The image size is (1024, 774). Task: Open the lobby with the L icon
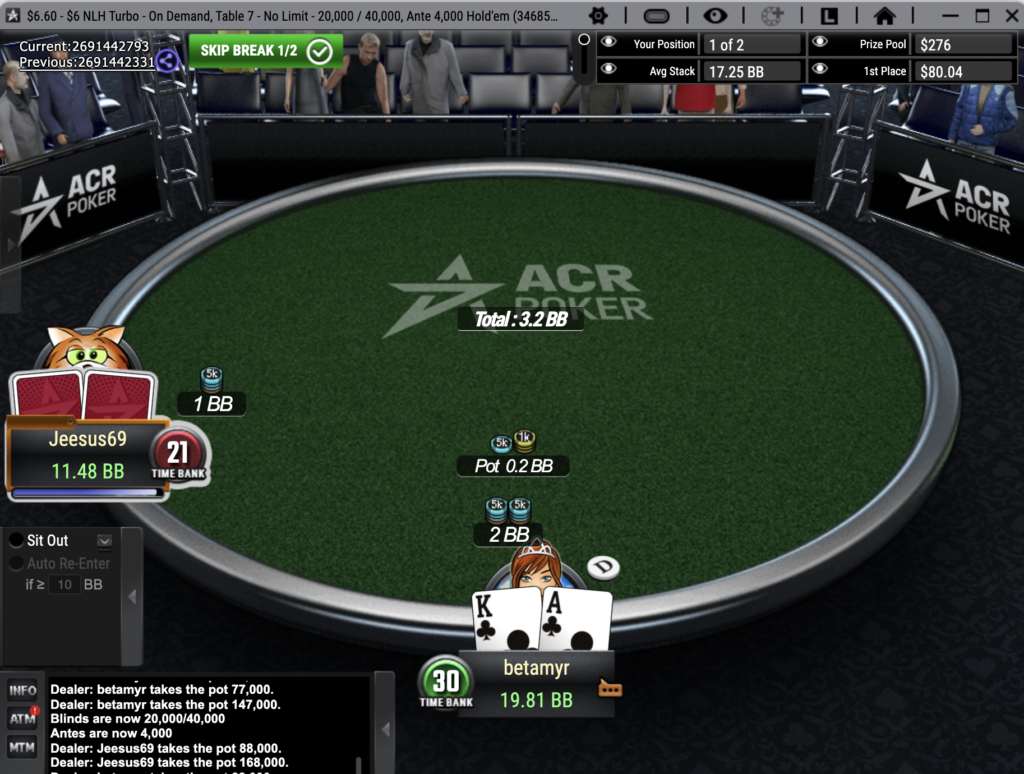coord(829,15)
